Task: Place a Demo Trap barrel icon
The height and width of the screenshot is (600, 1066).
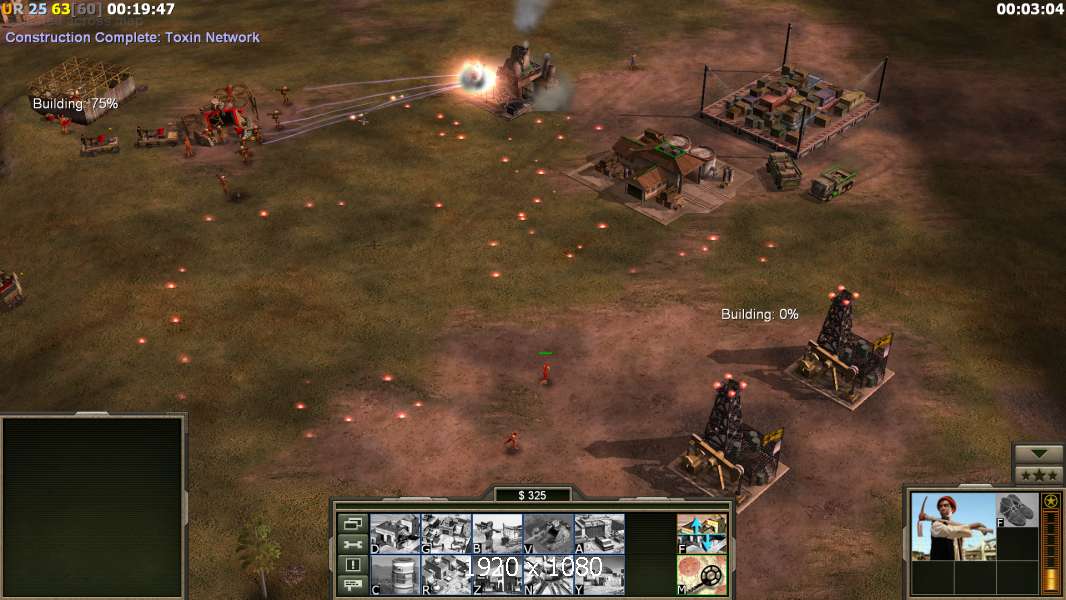Action: (395, 575)
